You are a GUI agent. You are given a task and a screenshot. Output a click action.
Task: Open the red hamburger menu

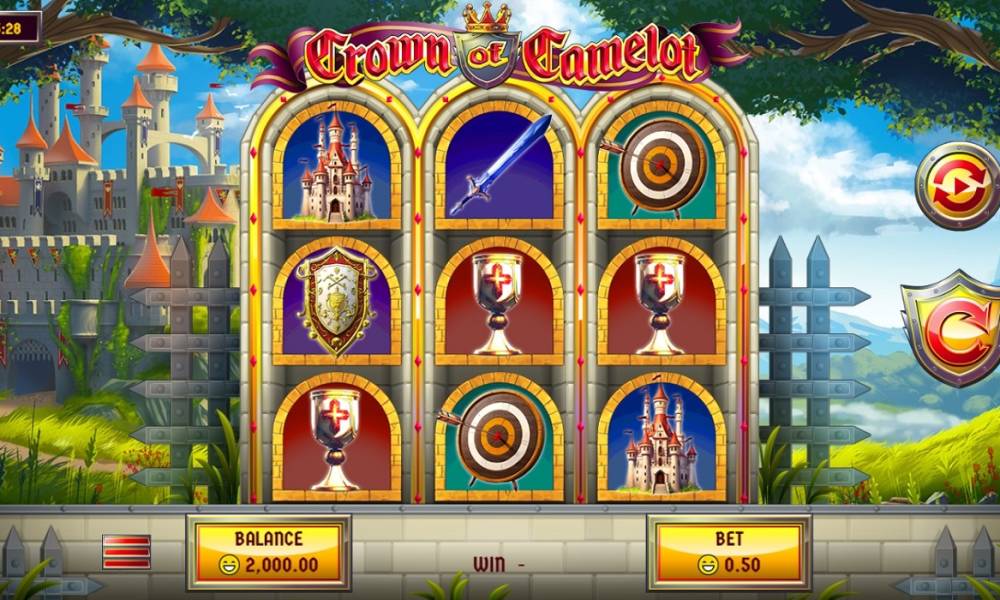tap(126, 551)
